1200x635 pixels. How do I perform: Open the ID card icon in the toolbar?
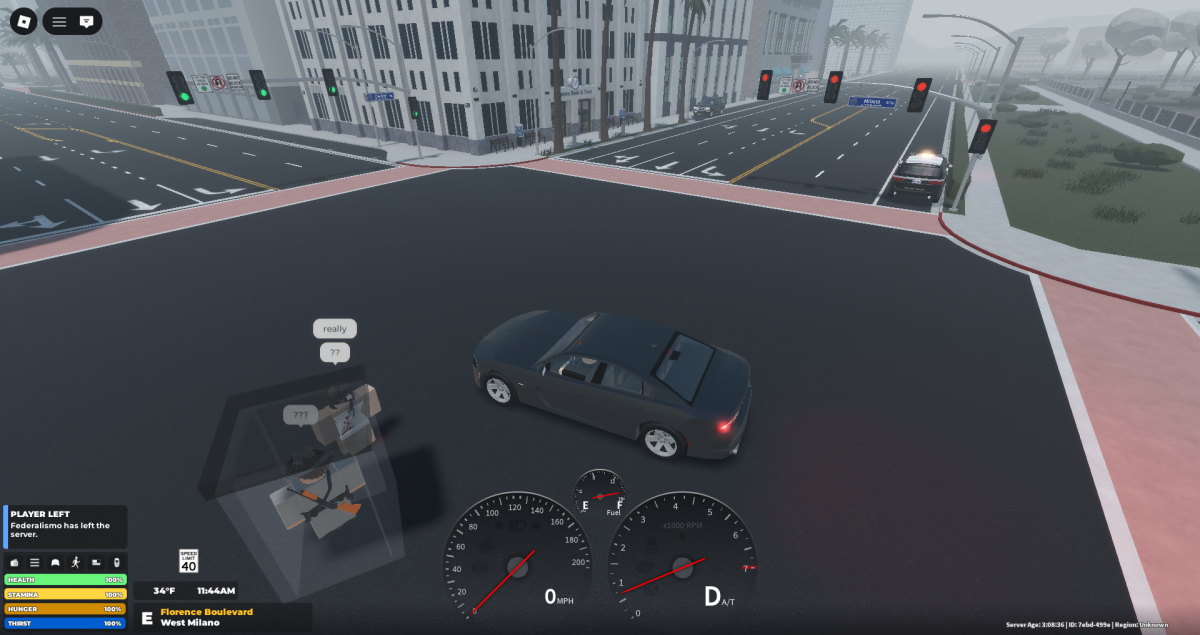pos(97,563)
